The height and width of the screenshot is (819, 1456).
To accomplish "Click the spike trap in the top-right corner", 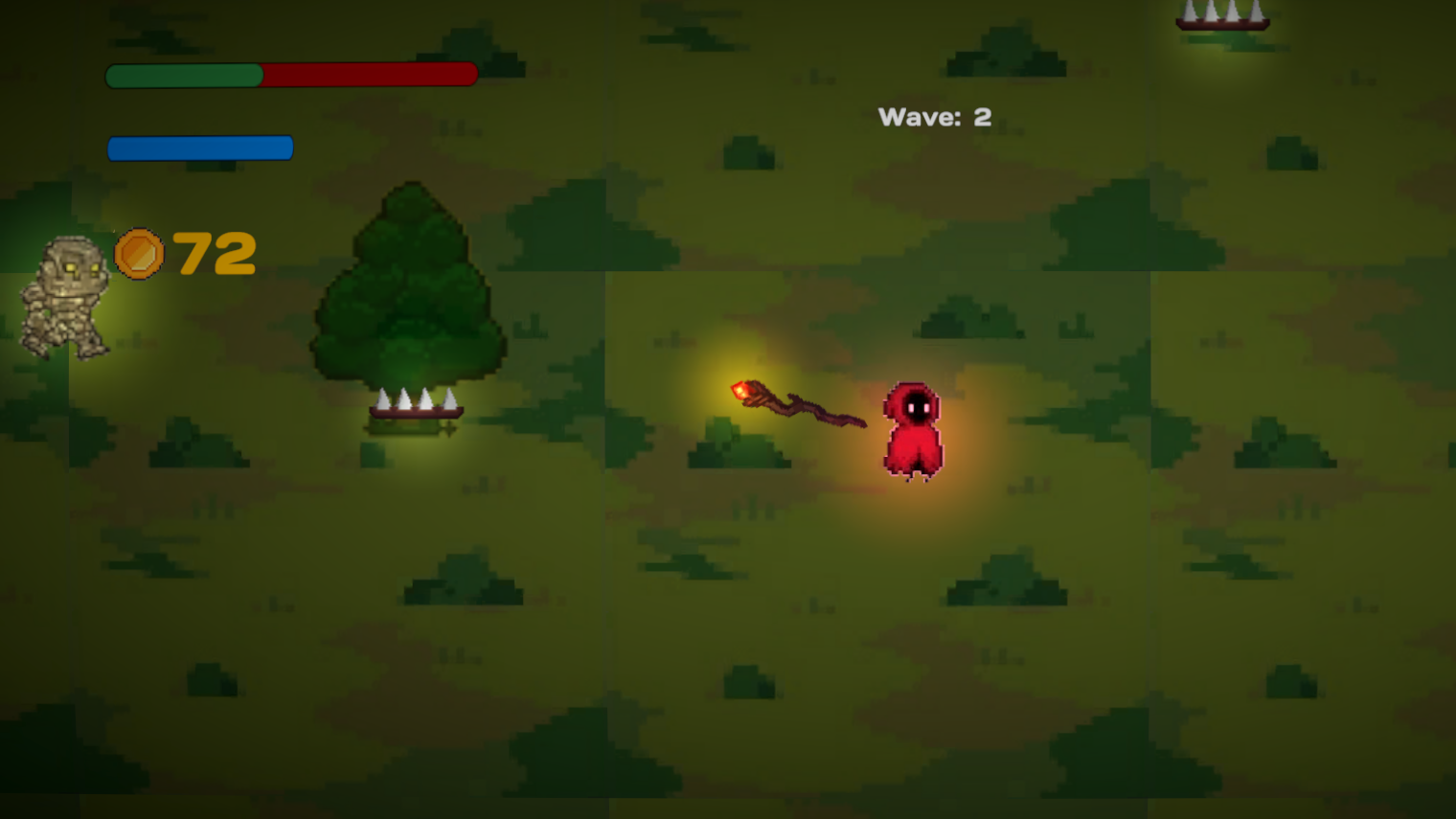I will (x=1221, y=14).
